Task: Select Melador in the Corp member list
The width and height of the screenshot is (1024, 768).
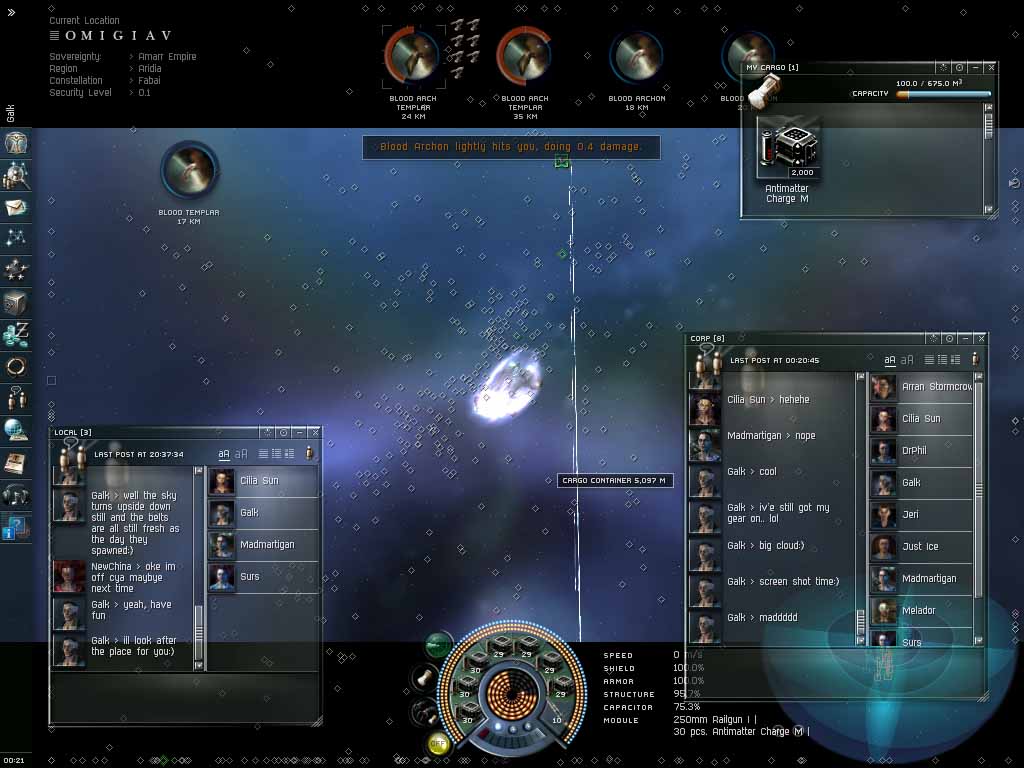Action: click(918, 611)
